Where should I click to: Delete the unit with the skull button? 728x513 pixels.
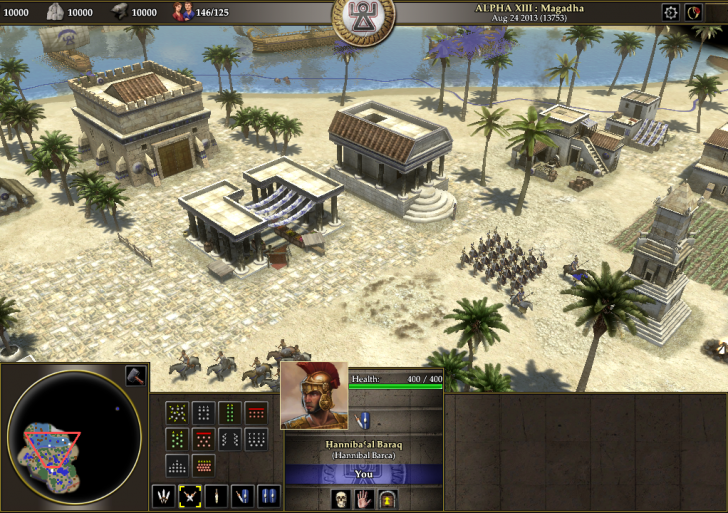coord(339,498)
